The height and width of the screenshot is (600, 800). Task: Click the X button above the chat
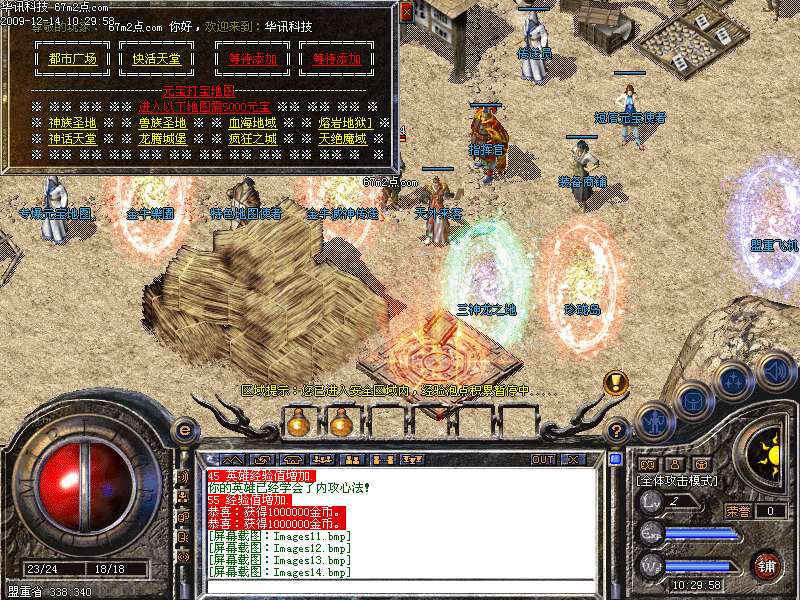click(x=573, y=459)
